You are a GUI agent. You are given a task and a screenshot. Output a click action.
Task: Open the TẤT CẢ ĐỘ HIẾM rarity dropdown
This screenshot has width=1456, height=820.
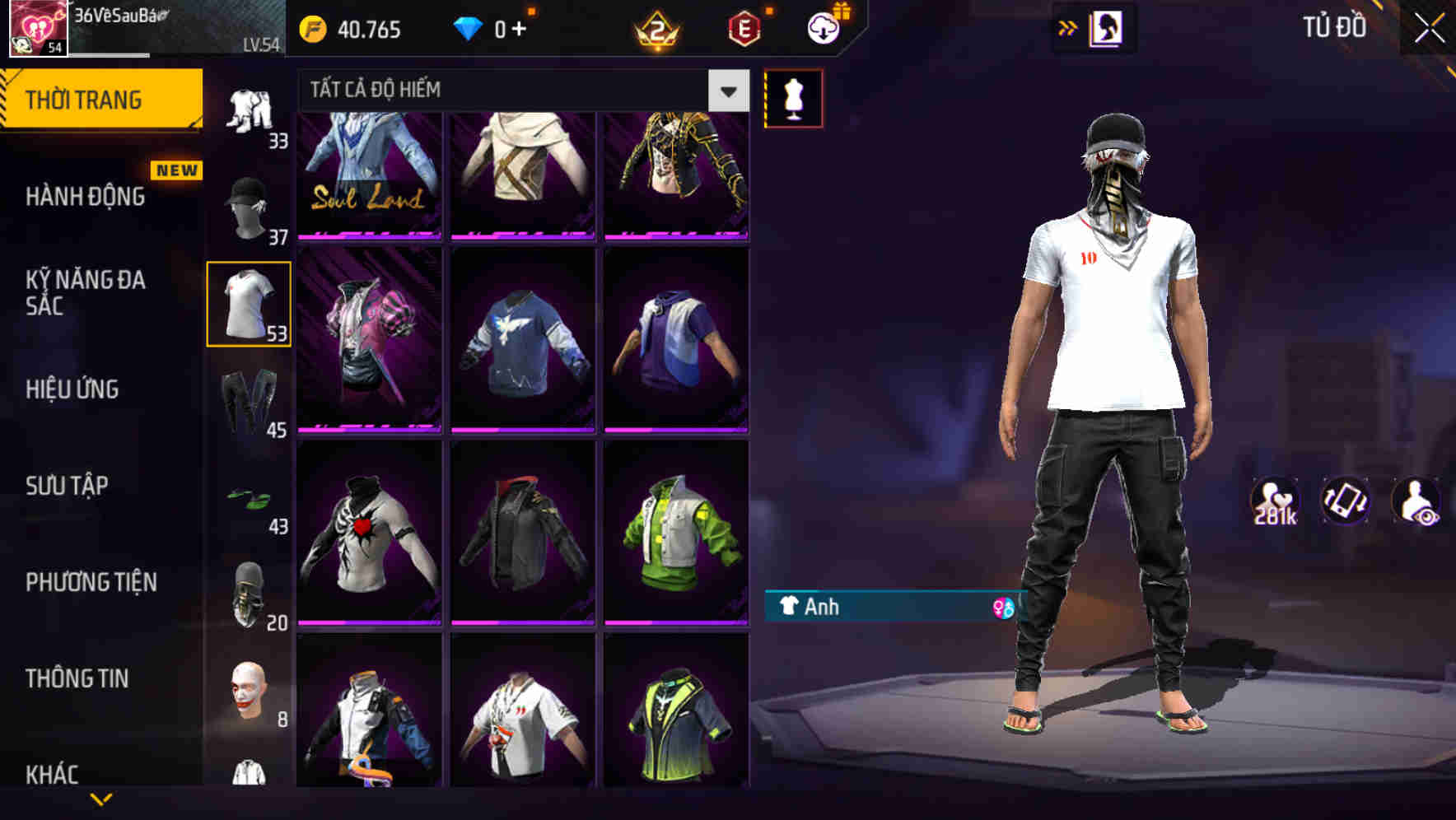[x=494, y=91]
